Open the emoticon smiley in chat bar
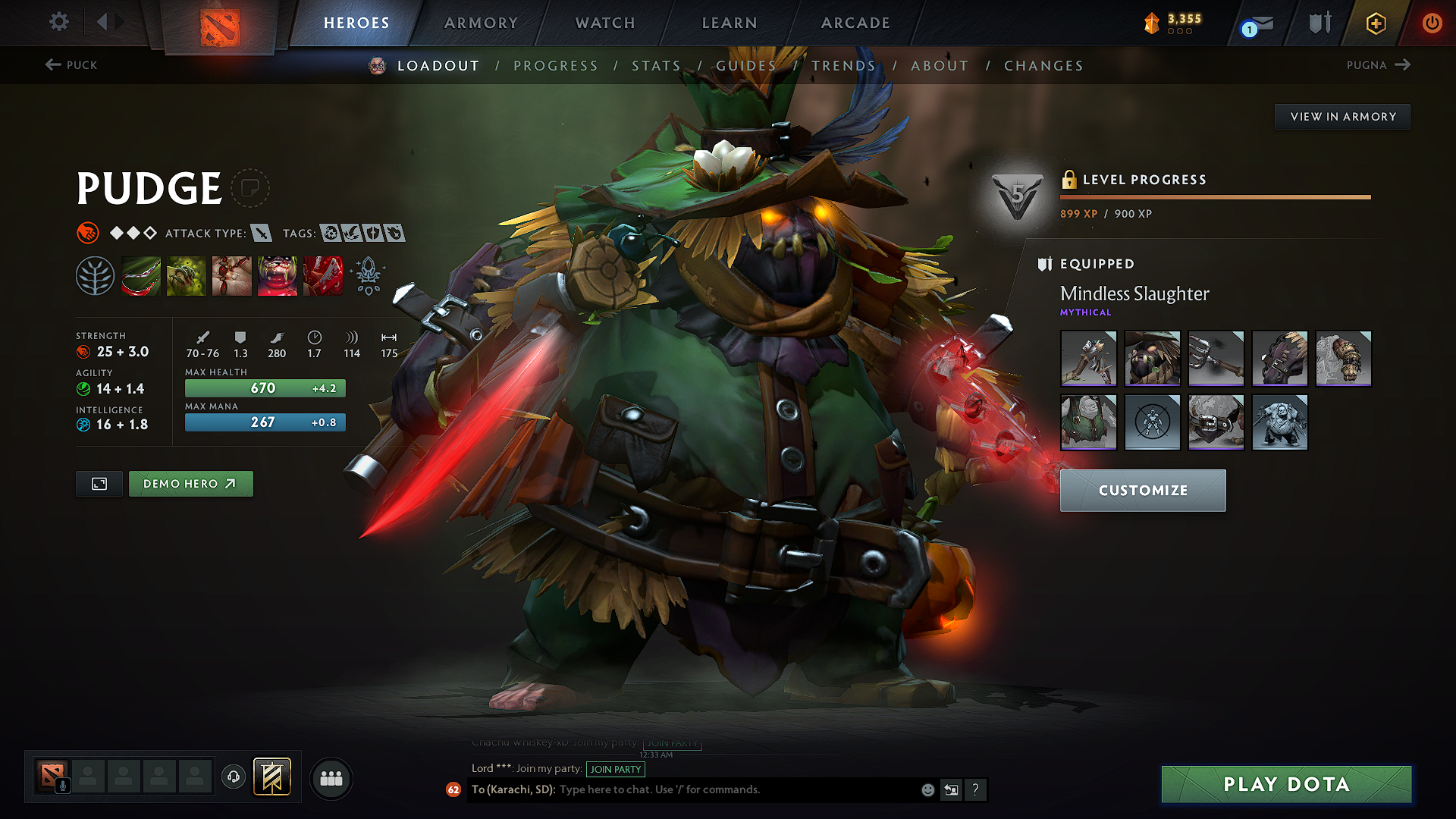Viewport: 1456px width, 819px height. click(927, 789)
